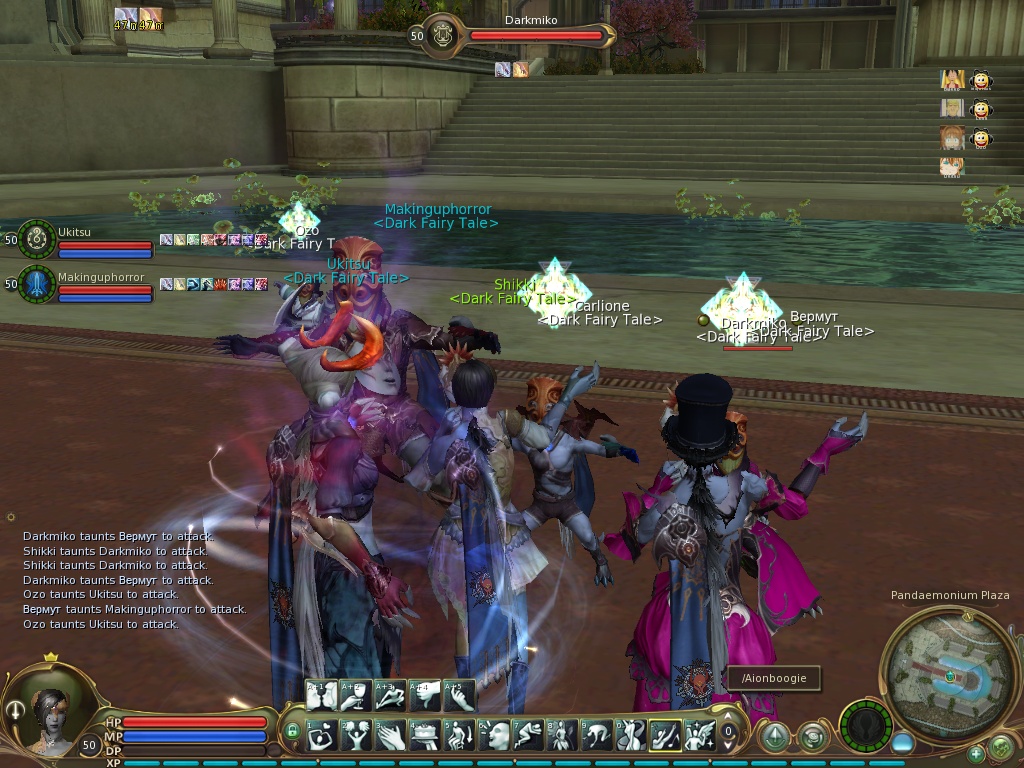Activate the highlighted dance emote with music note

point(665,735)
